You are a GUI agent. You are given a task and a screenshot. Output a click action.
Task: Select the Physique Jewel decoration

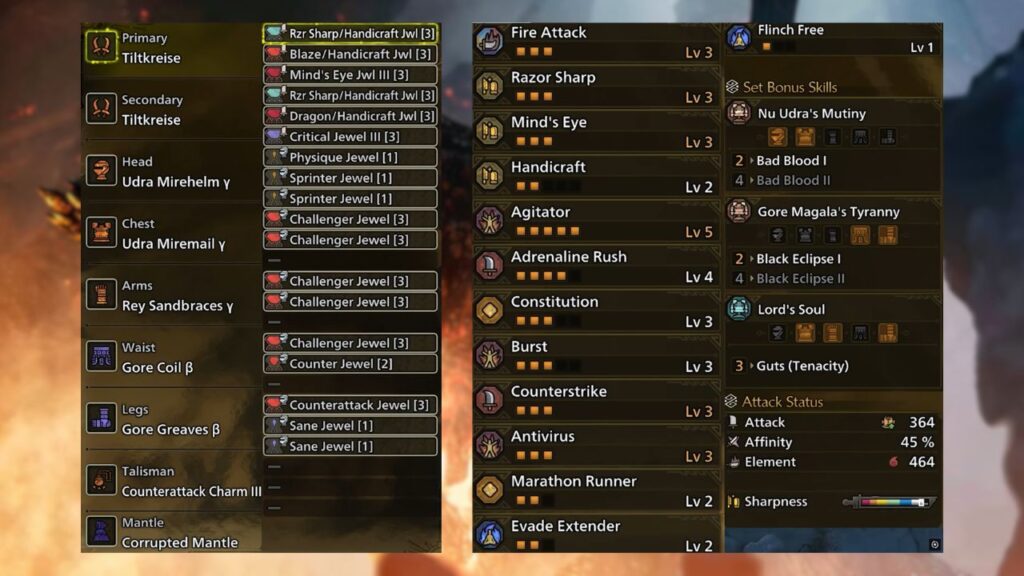[350, 157]
